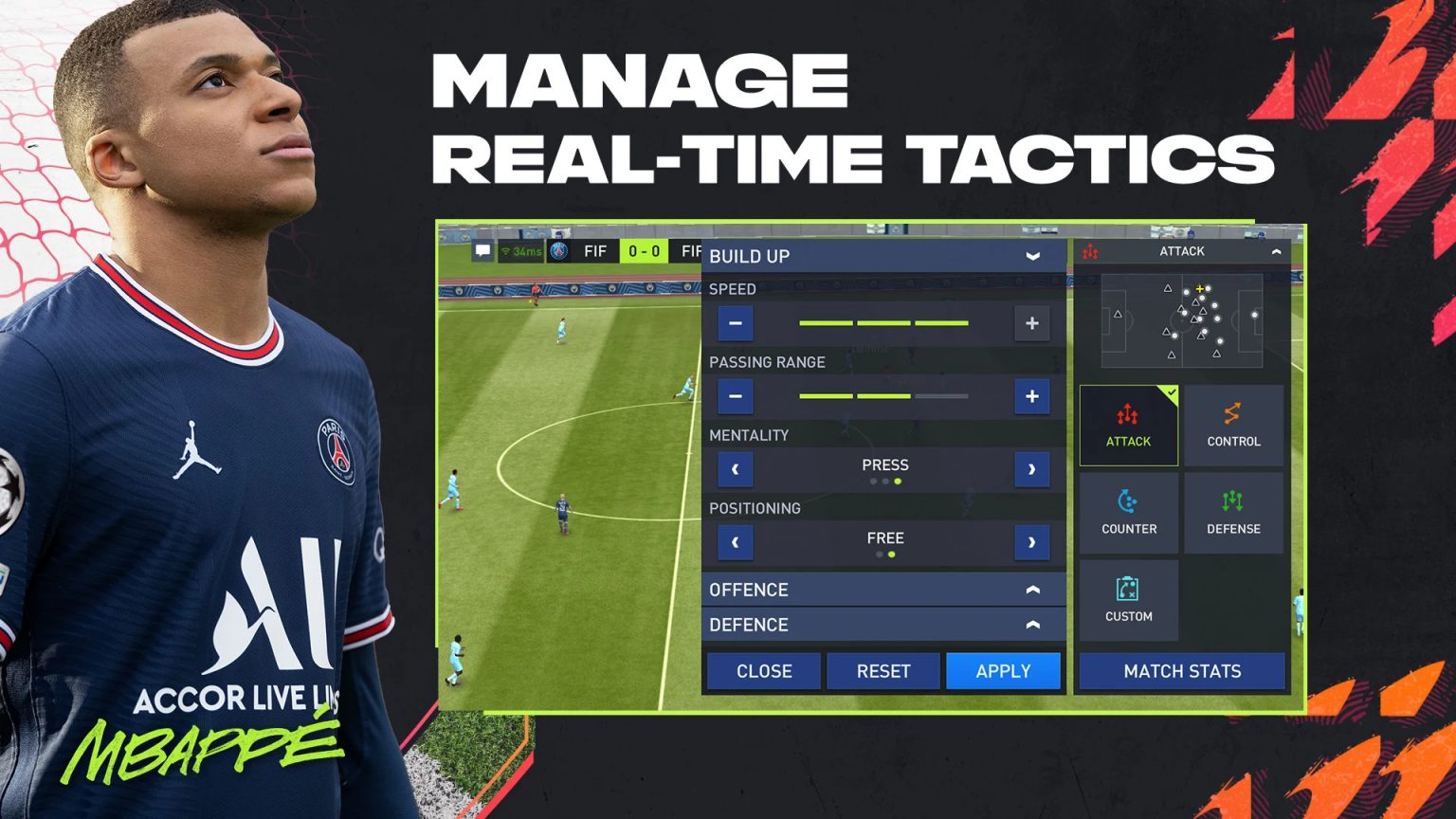Click the PSG club crest in the scoreboard
The width and height of the screenshot is (1456, 819).
559,250
